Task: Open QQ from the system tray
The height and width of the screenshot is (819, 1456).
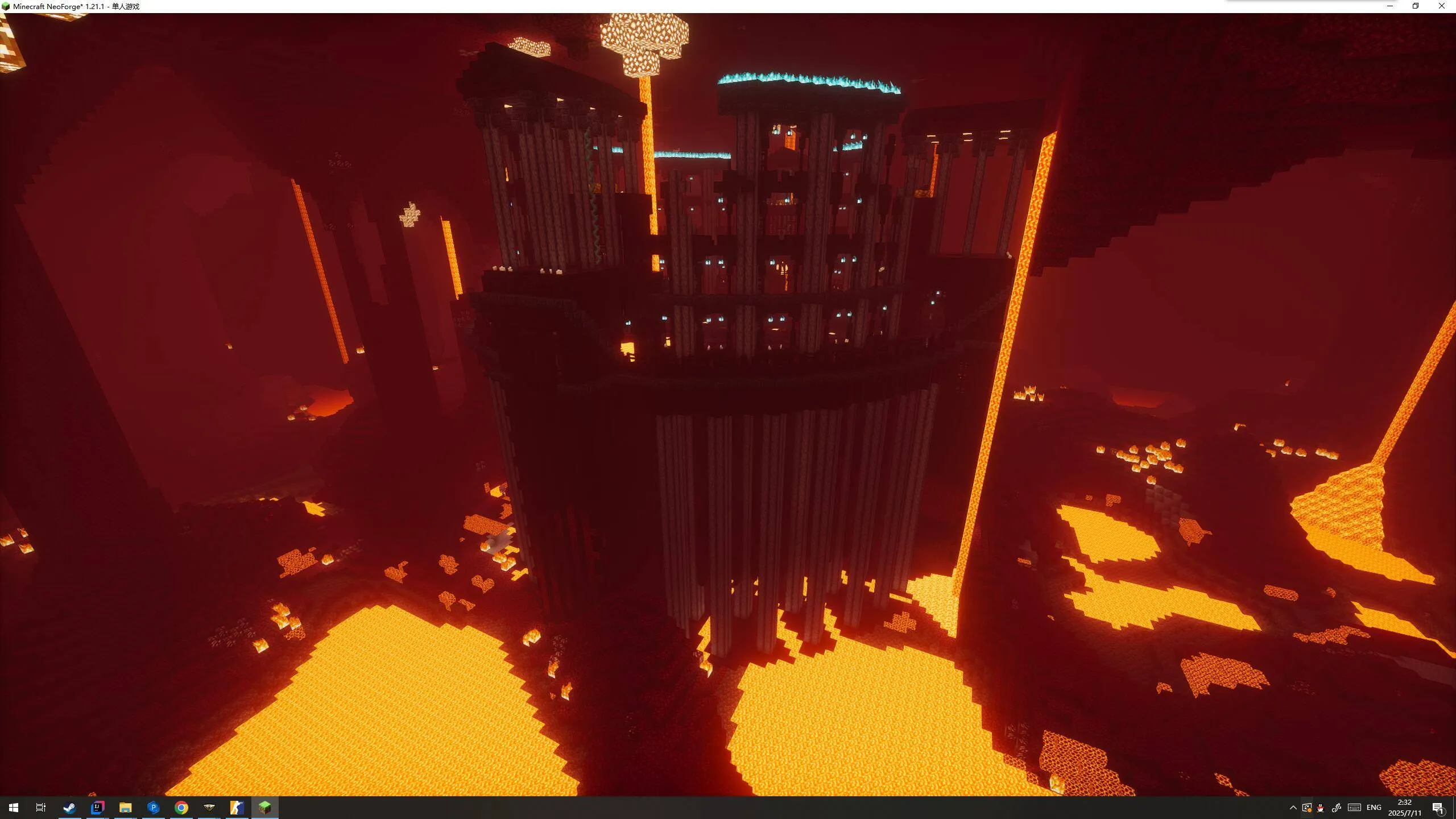Action: [1321, 806]
